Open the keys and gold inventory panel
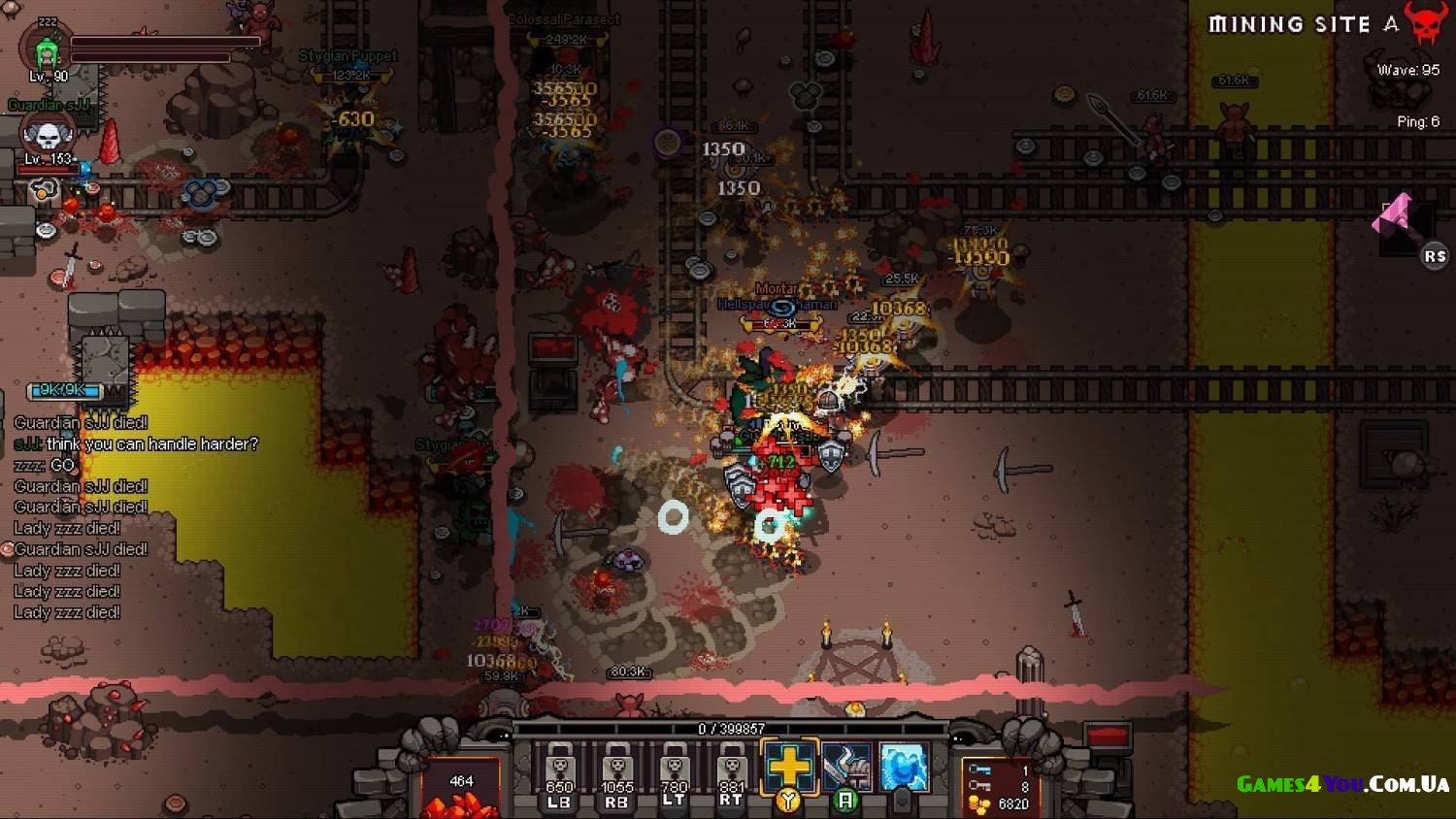This screenshot has height=819, width=1456. (1000, 787)
